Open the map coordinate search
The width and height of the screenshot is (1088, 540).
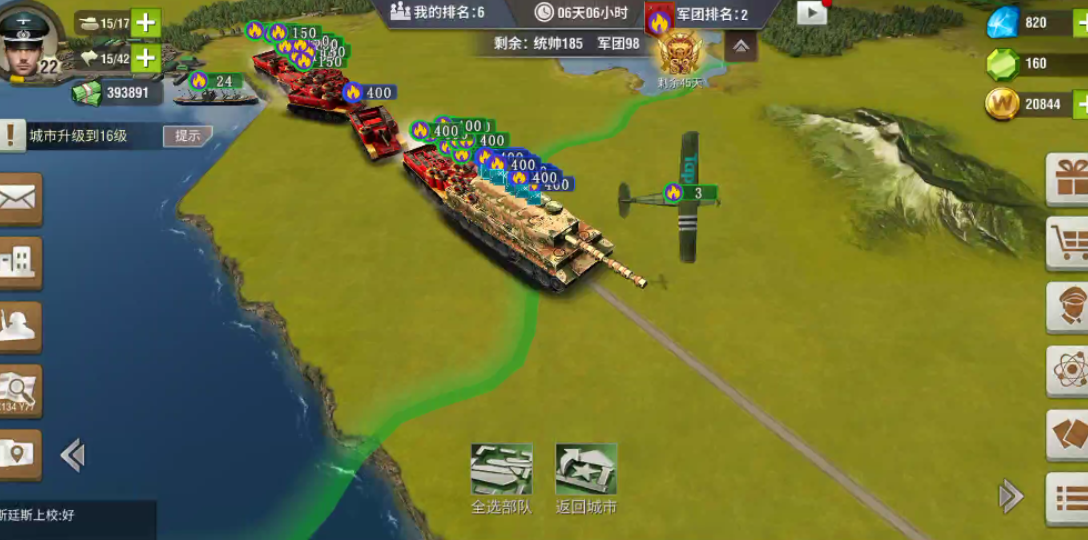point(20,391)
